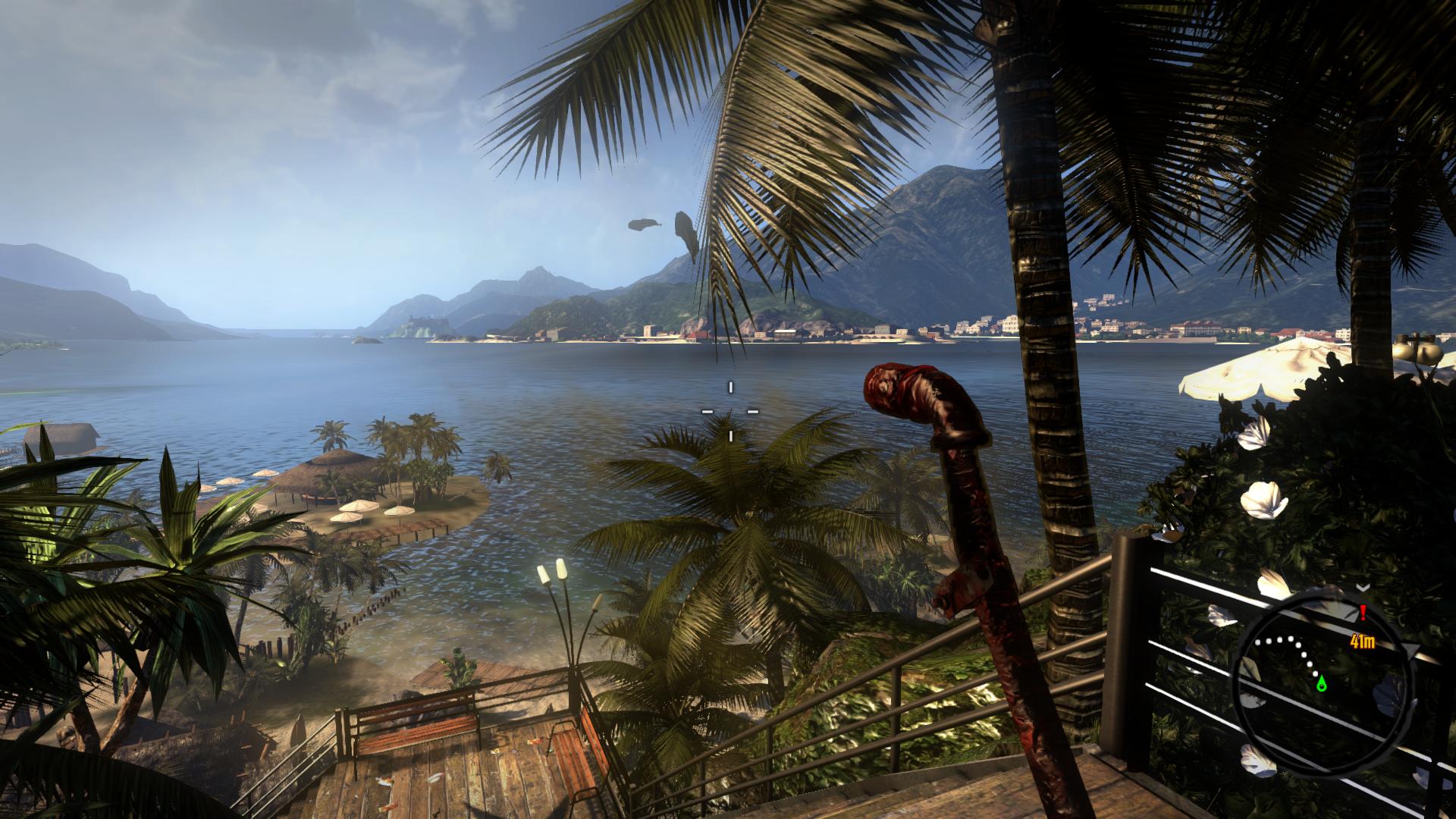
Task: Click the green player arrow on minimap
Action: click(x=1322, y=684)
